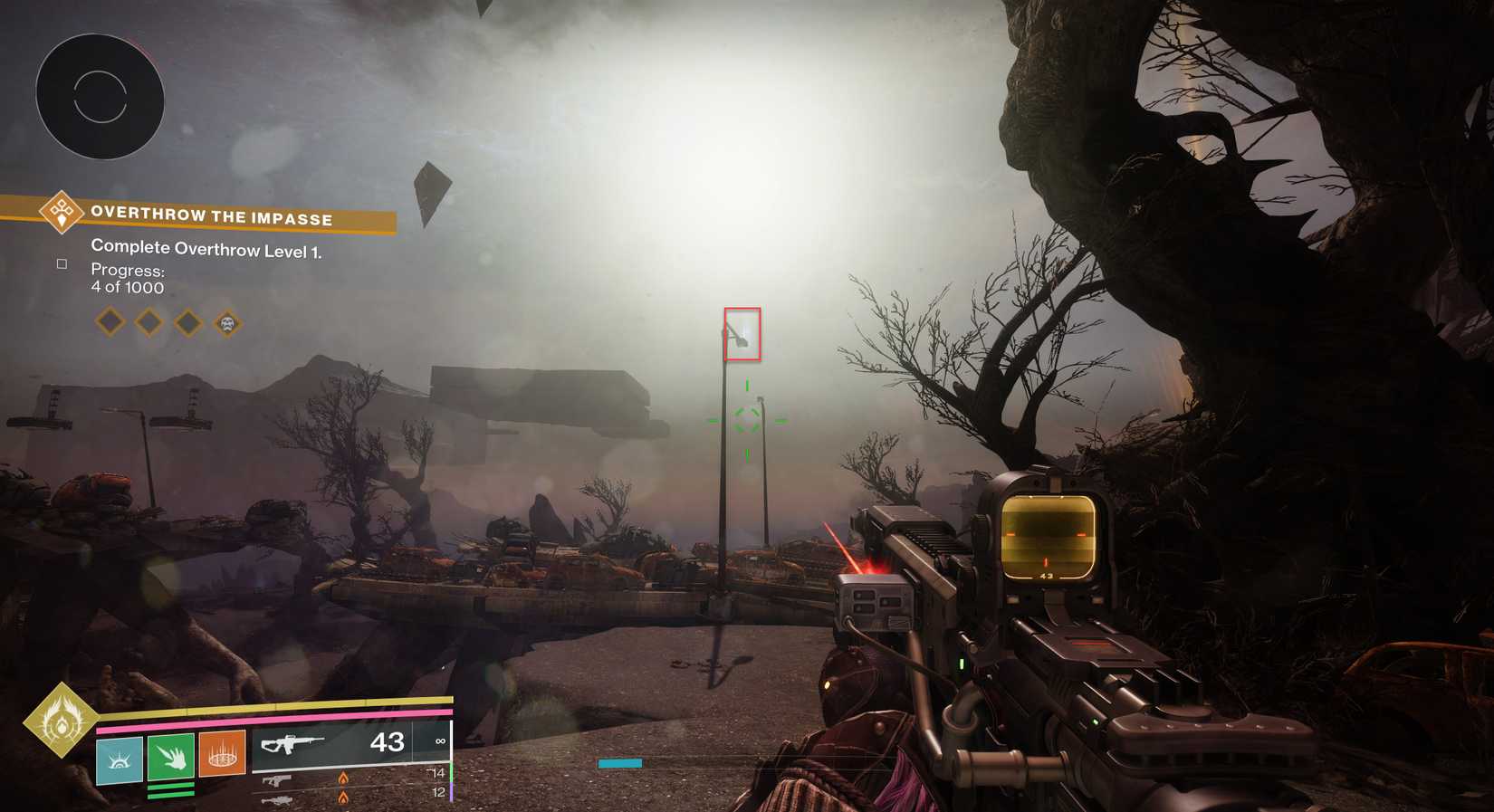Image resolution: width=1494 pixels, height=812 pixels.
Task: Click the ammo count 43 display
Action: 387,741
